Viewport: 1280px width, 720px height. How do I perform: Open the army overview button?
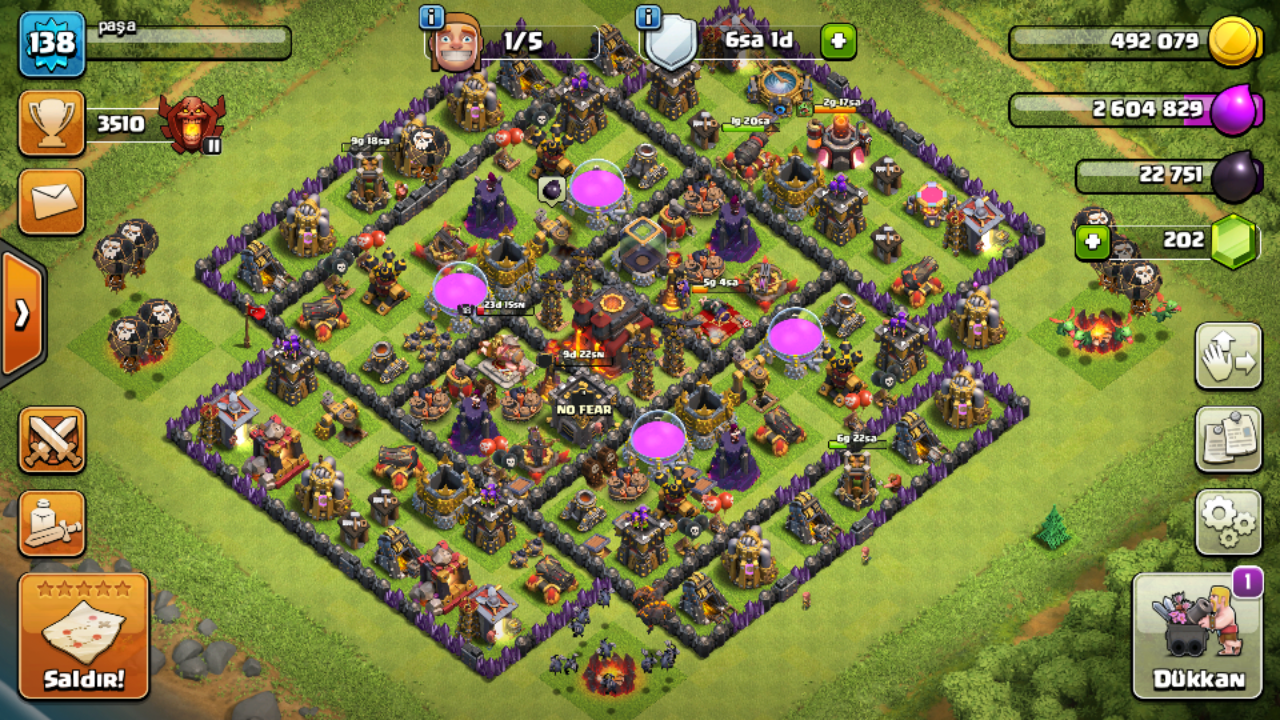tap(51, 523)
